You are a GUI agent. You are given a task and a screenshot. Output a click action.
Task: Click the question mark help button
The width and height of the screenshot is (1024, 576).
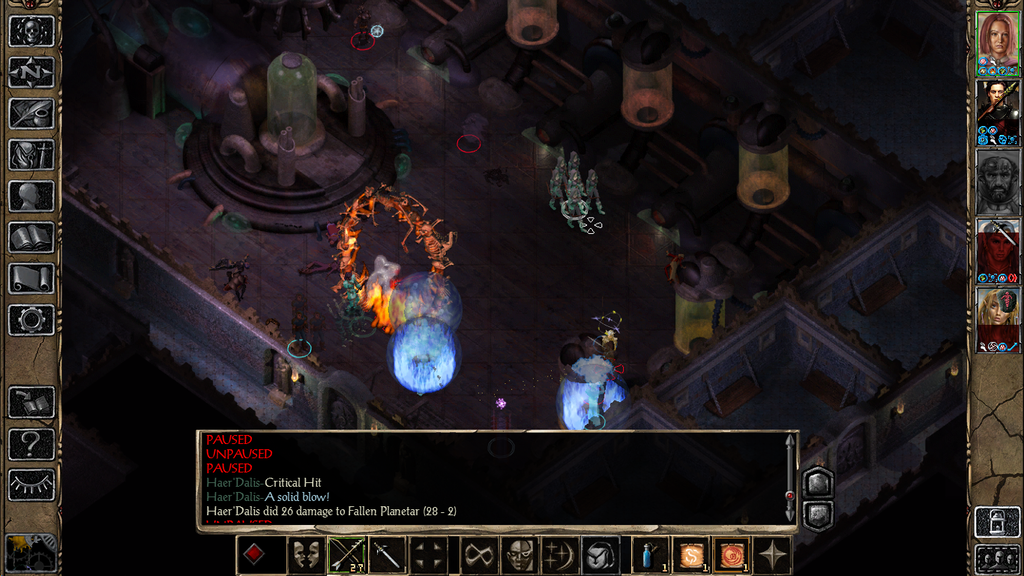point(31,443)
